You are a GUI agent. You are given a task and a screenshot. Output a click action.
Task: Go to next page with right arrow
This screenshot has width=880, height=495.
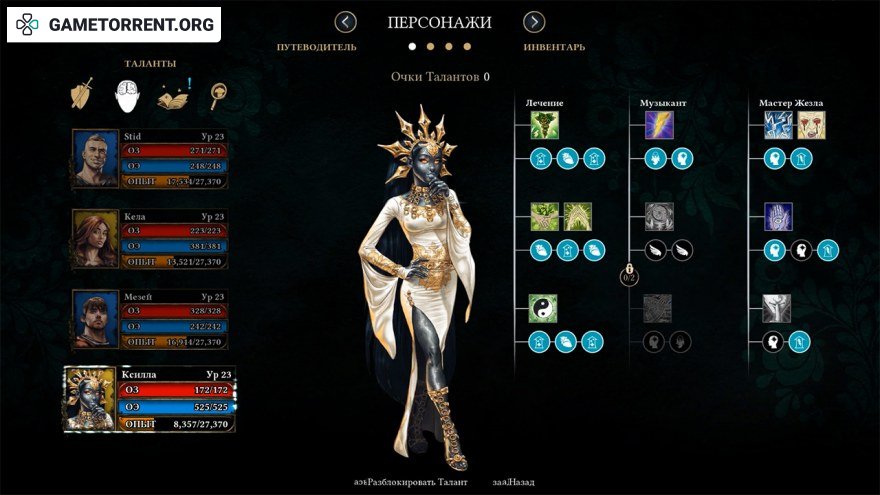[x=534, y=22]
